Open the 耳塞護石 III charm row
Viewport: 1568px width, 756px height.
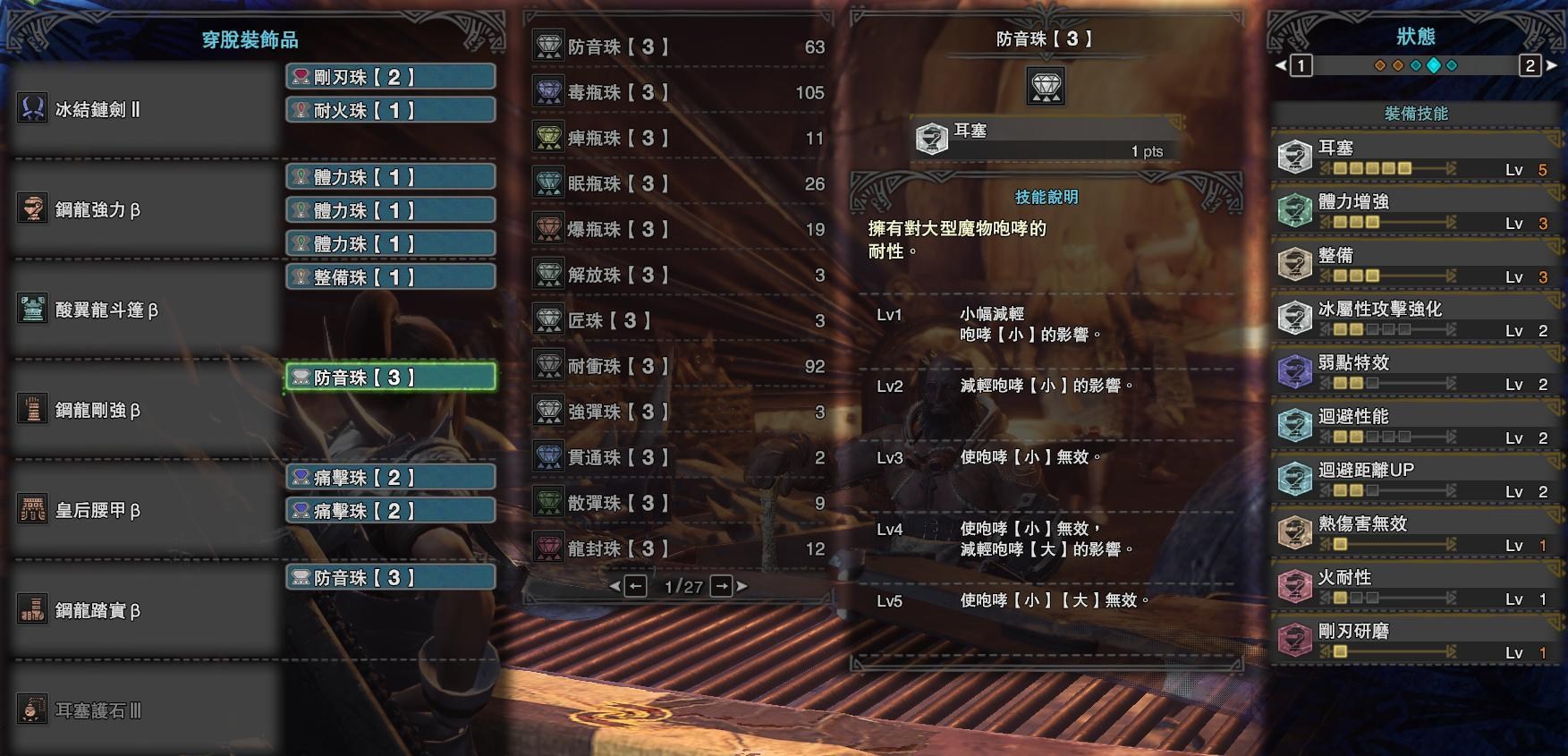tap(143, 710)
